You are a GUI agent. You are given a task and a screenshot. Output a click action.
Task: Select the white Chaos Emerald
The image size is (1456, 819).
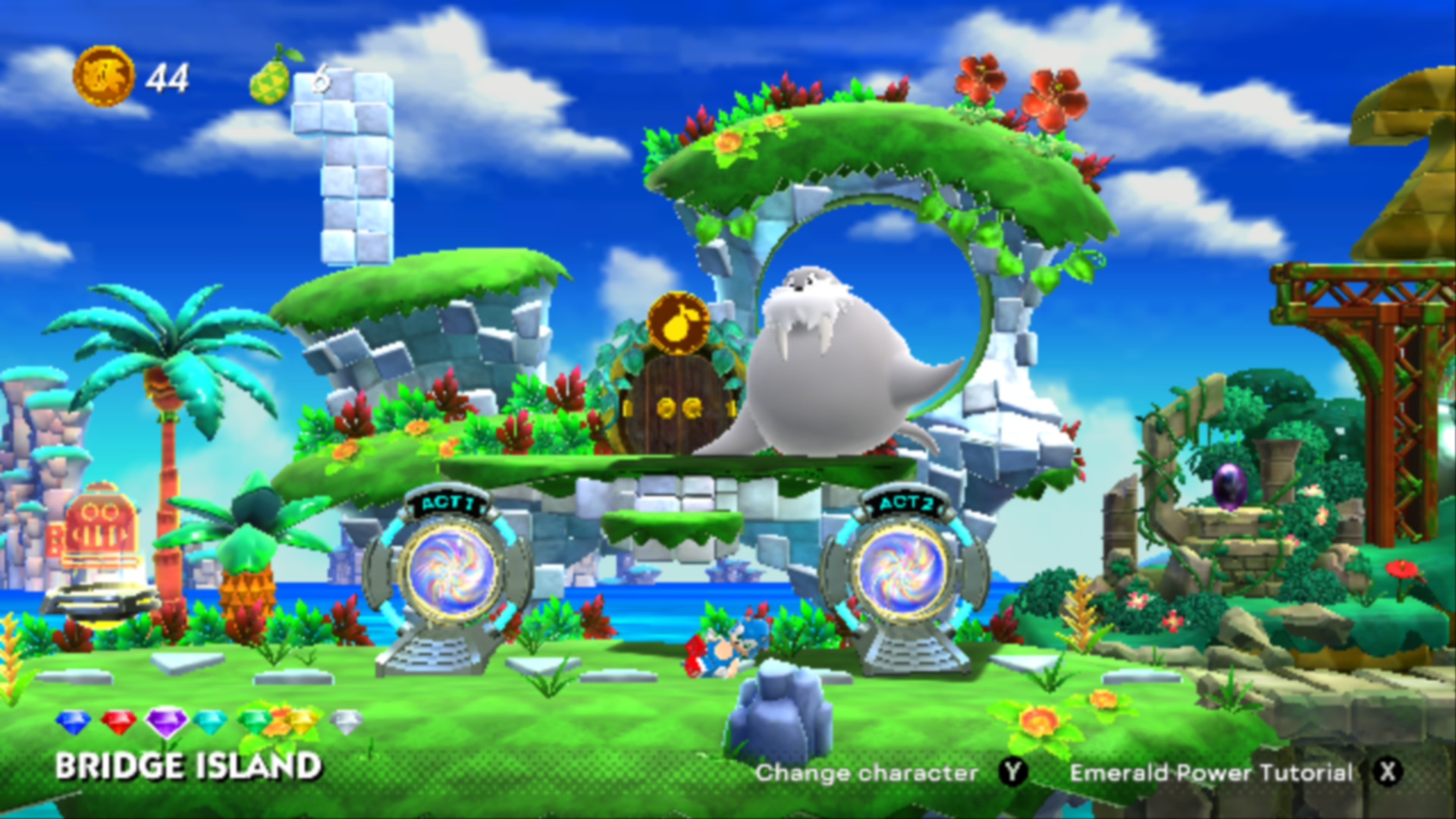[x=351, y=720]
